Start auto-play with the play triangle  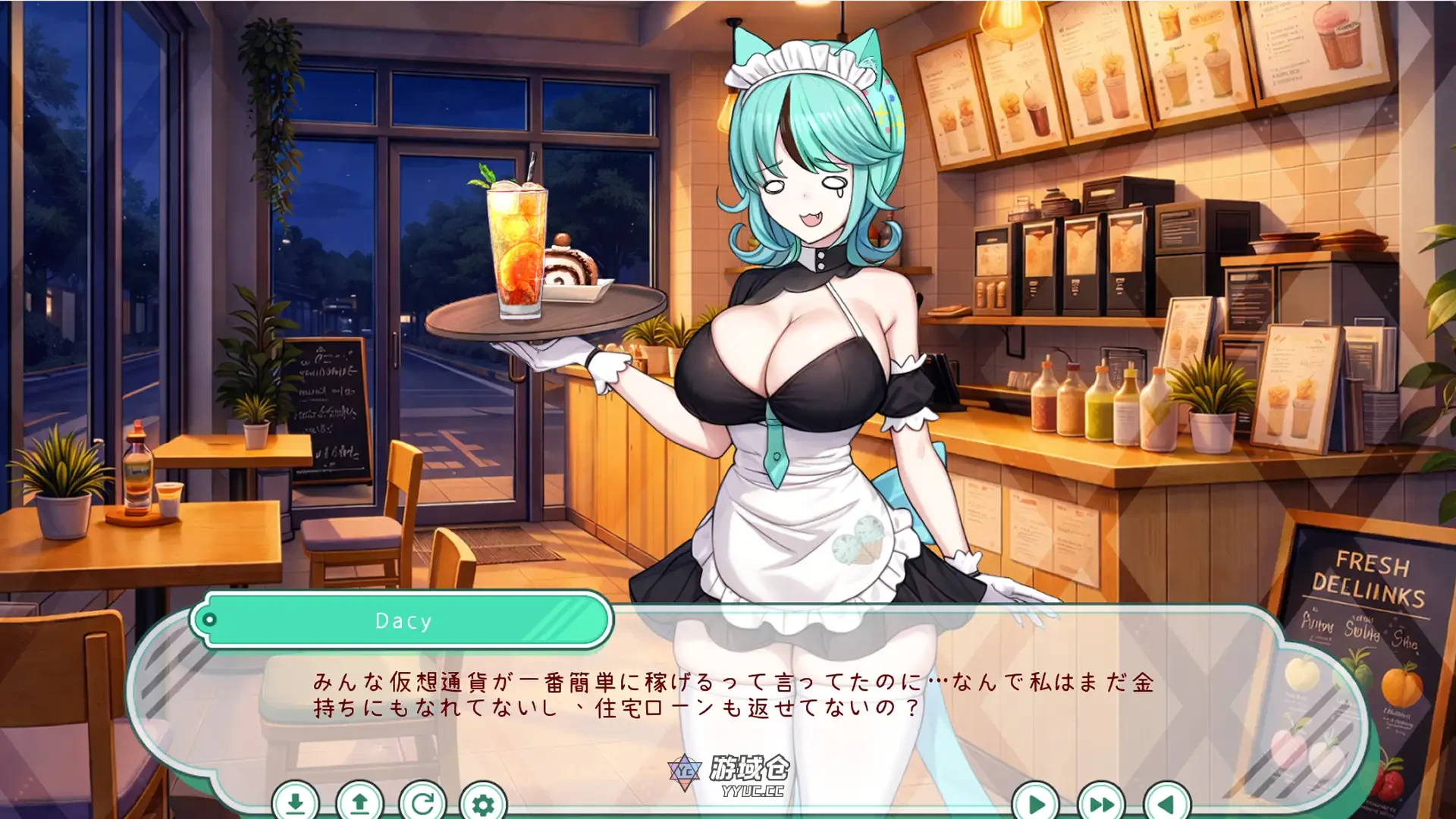pyautogui.click(x=1036, y=802)
